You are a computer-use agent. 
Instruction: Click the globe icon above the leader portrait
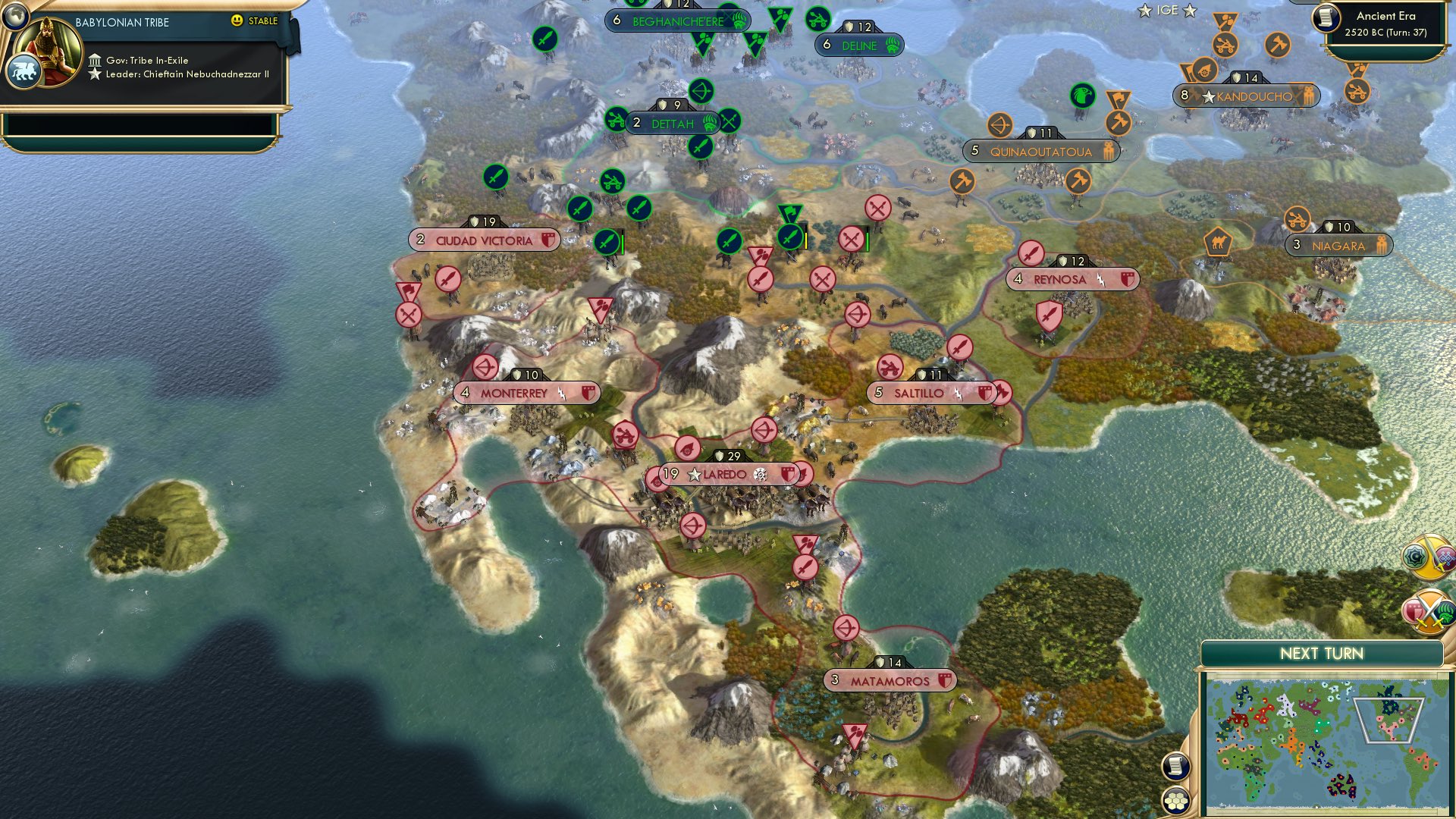click(x=15, y=15)
